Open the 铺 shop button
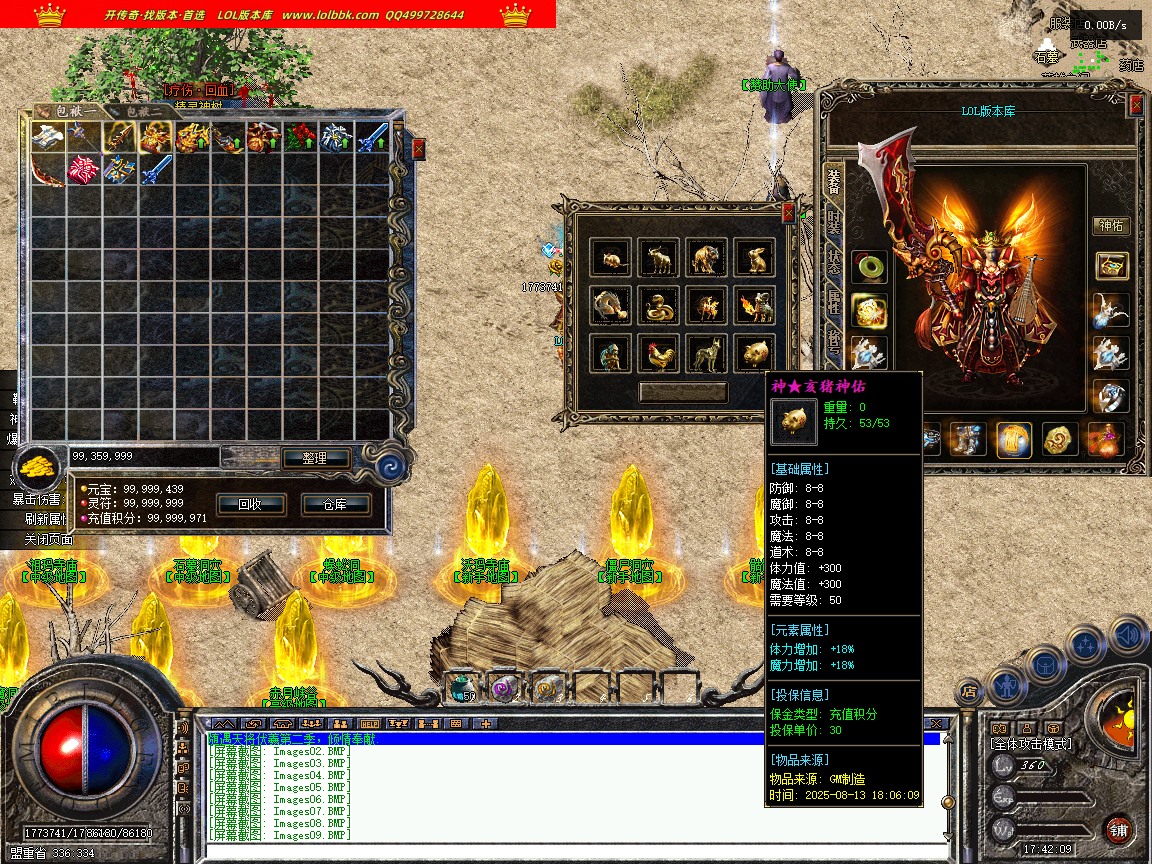 click(x=1119, y=829)
